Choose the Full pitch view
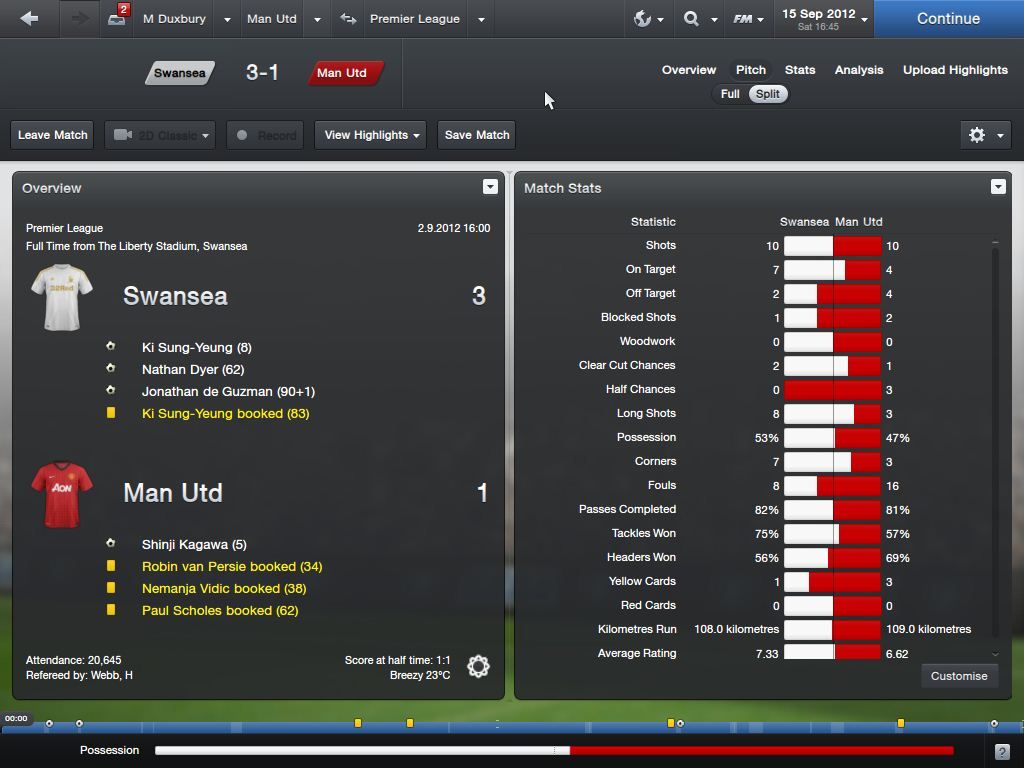 (x=730, y=94)
